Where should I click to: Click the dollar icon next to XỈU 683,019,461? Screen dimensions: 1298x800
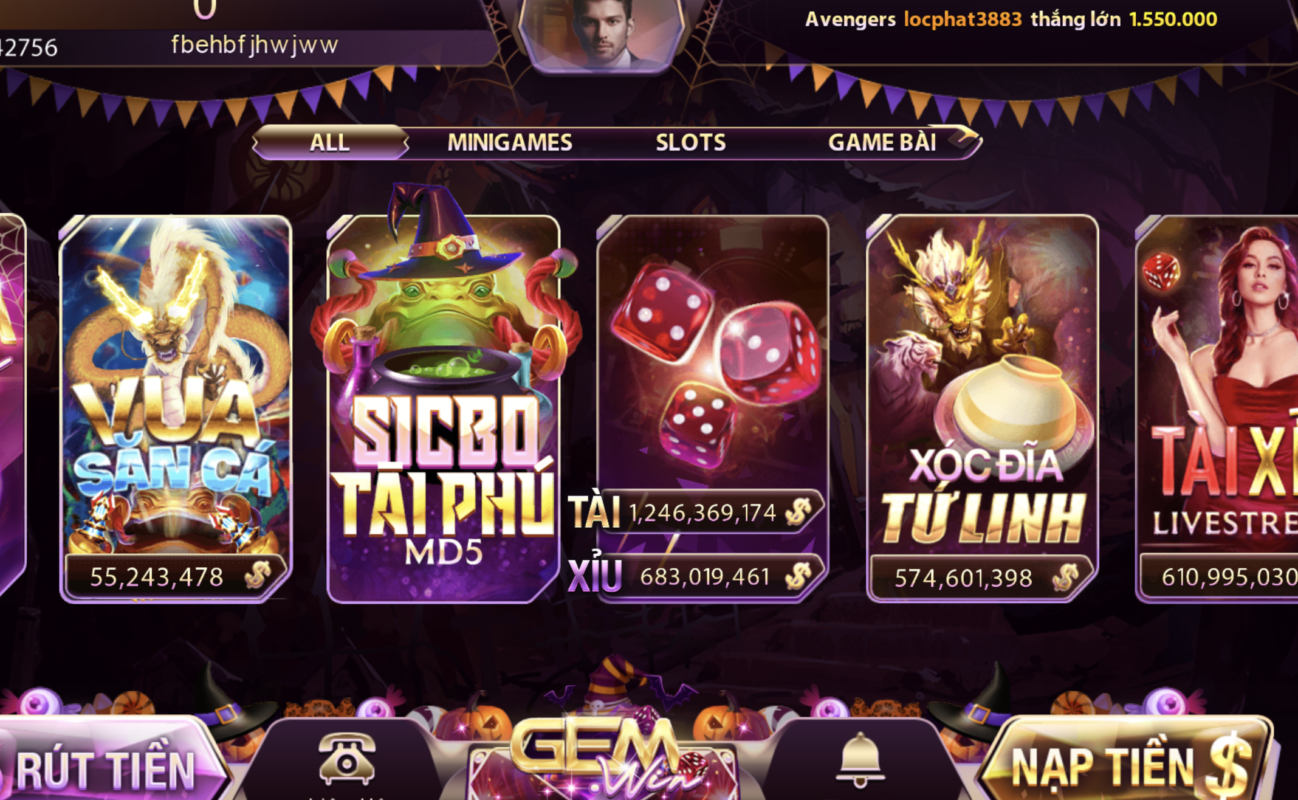click(799, 577)
